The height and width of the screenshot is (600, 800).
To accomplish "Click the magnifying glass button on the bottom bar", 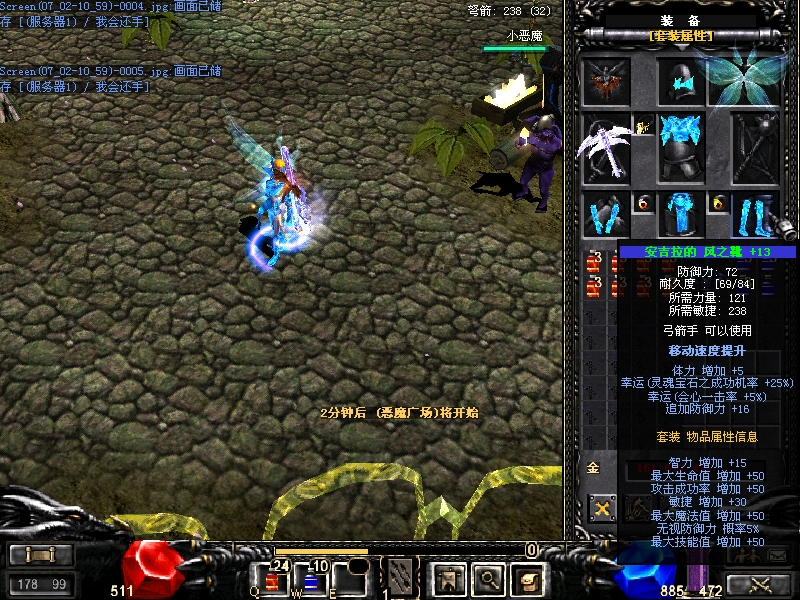I will tap(487, 578).
